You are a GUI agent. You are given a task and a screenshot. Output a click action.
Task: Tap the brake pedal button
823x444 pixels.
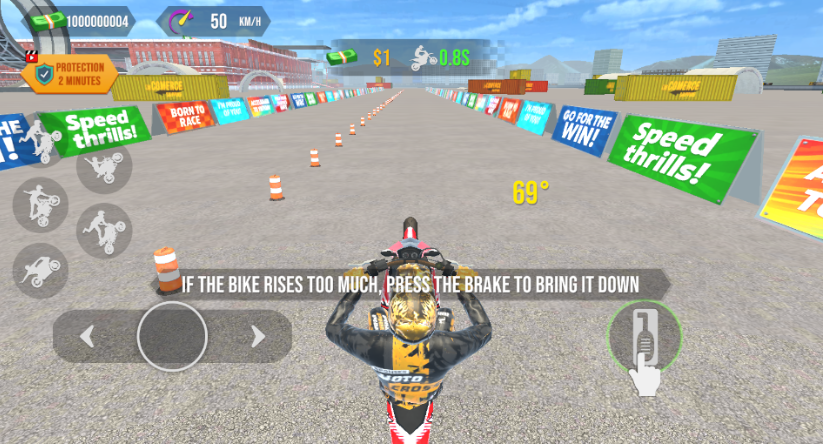point(644,334)
